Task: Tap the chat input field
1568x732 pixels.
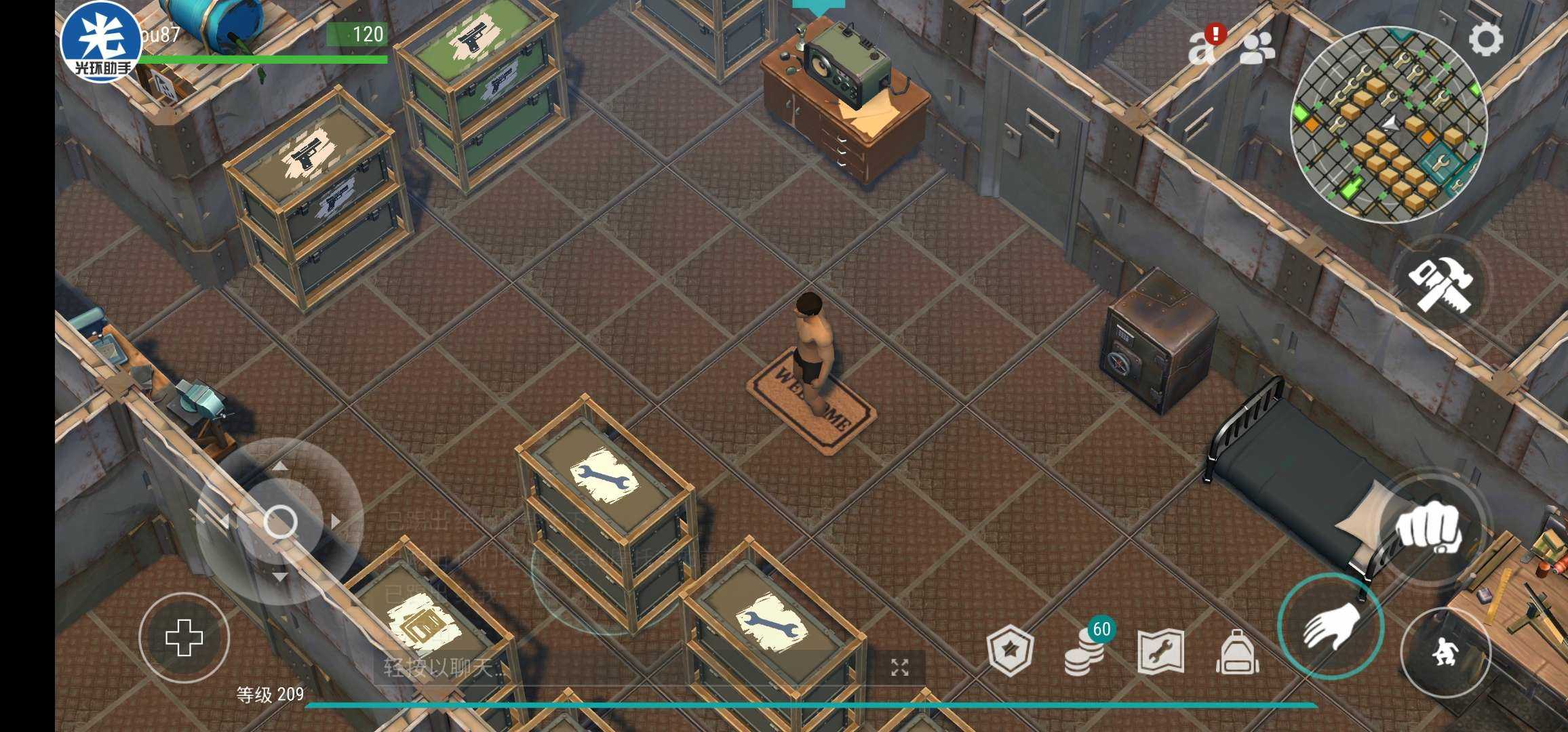Action: (x=610, y=668)
